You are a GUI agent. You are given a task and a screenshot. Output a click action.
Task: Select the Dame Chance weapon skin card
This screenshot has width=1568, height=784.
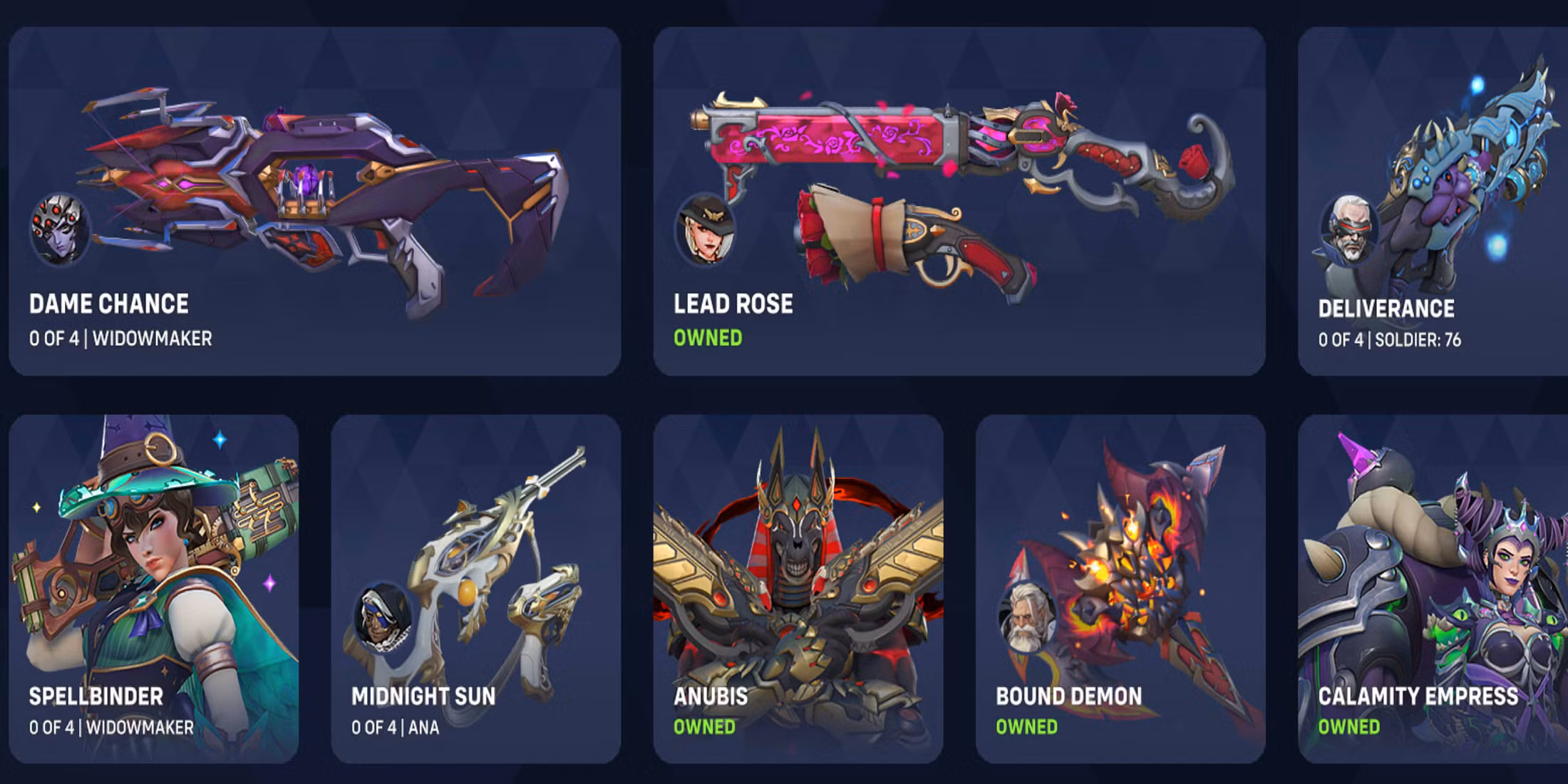pos(314,201)
